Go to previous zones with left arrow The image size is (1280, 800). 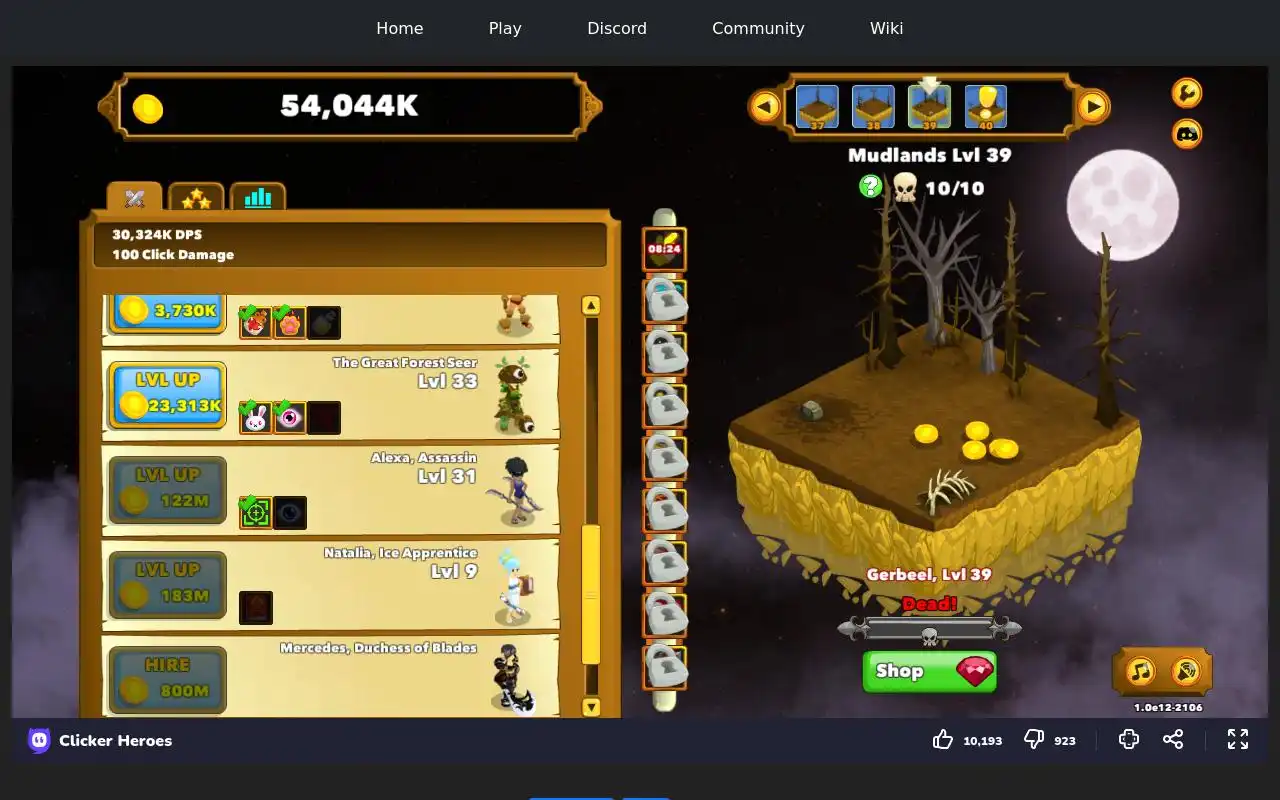pos(765,106)
